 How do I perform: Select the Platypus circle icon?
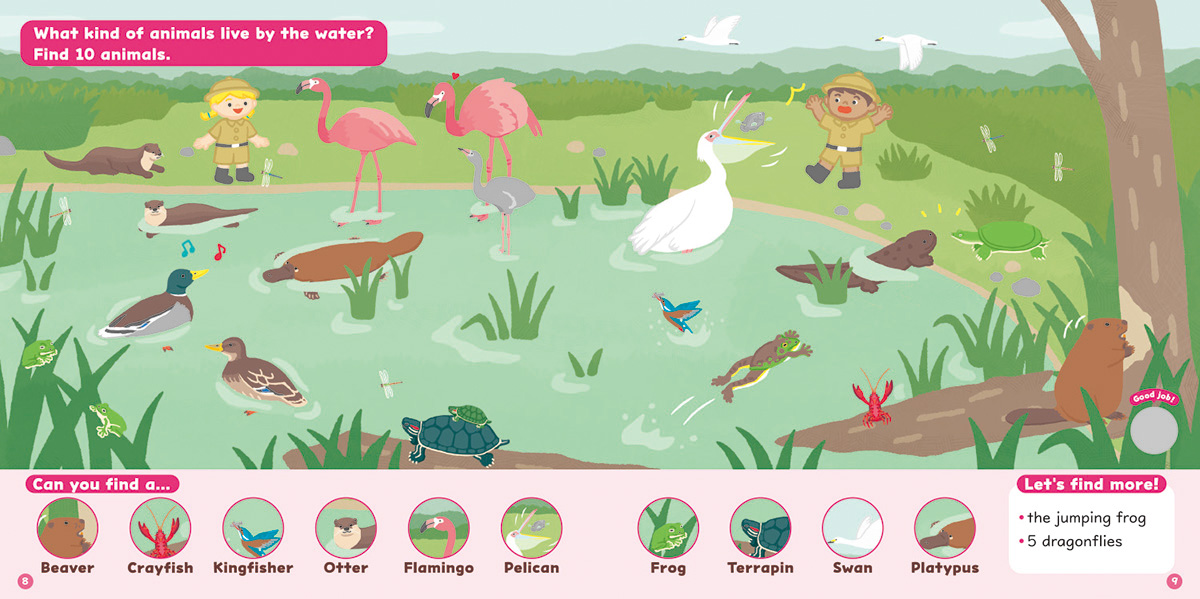click(x=945, y=528)
